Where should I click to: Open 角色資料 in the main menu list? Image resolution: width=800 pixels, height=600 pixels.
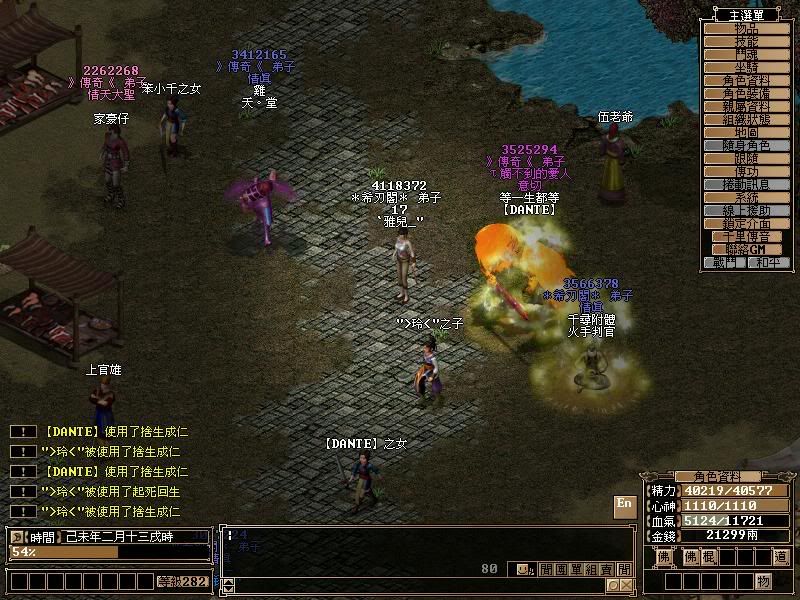click(747, 81)
